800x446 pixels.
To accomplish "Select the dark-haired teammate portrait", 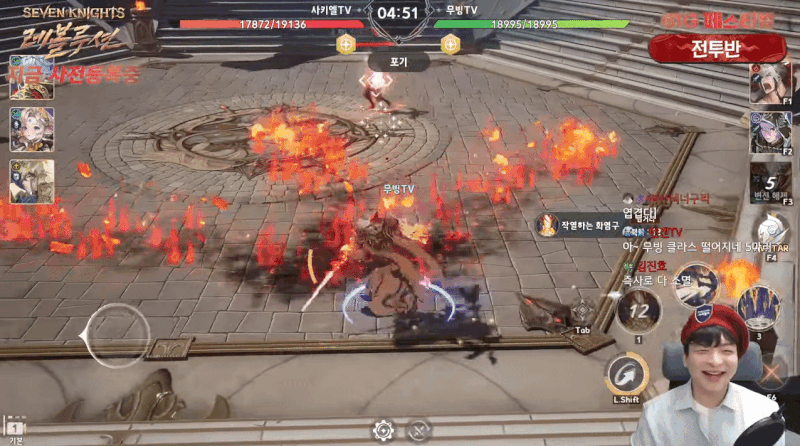I will click(31, 78).
